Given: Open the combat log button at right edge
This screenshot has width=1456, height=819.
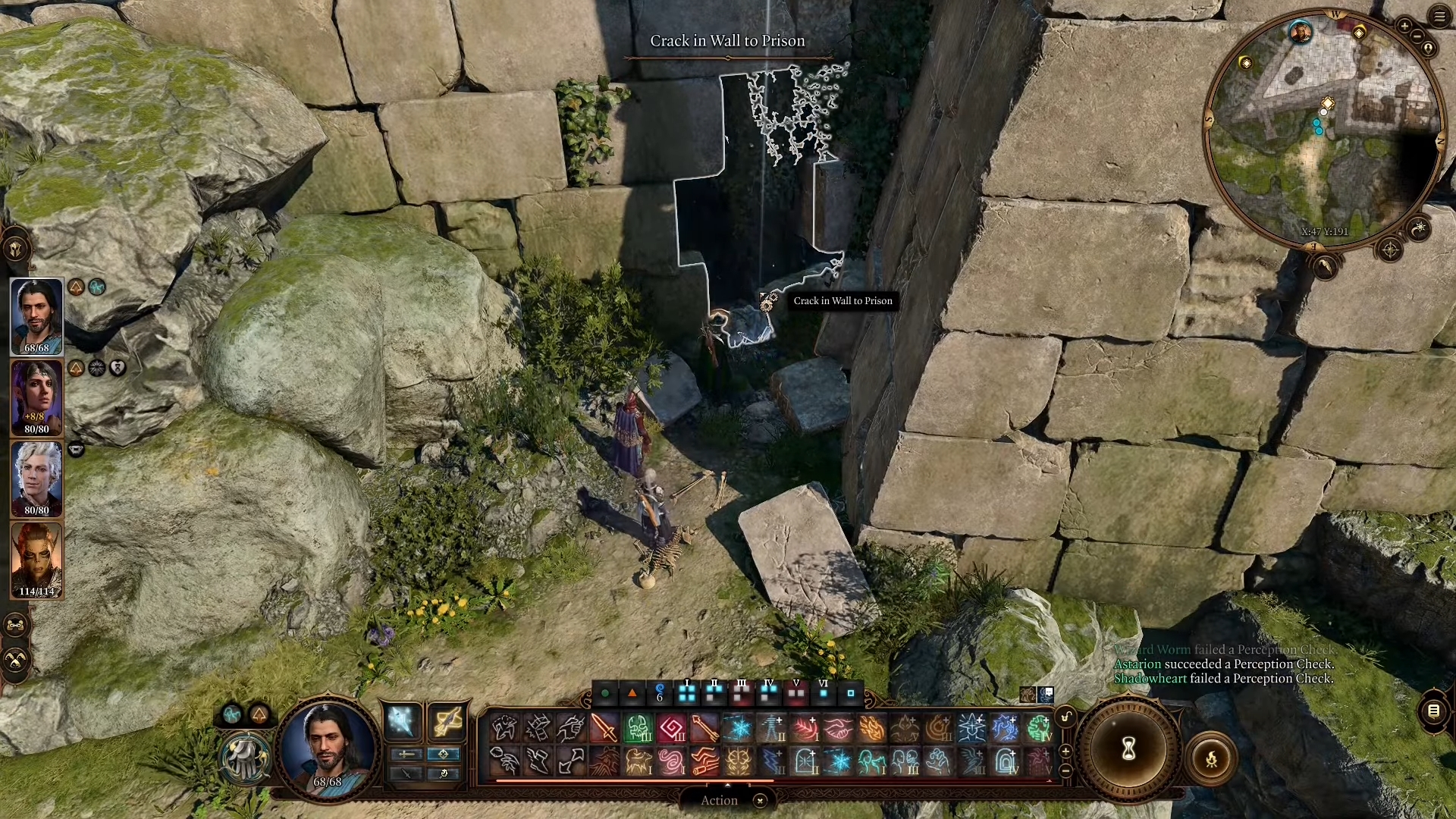Looking at the screenshot, I should tap(1433, 711).
